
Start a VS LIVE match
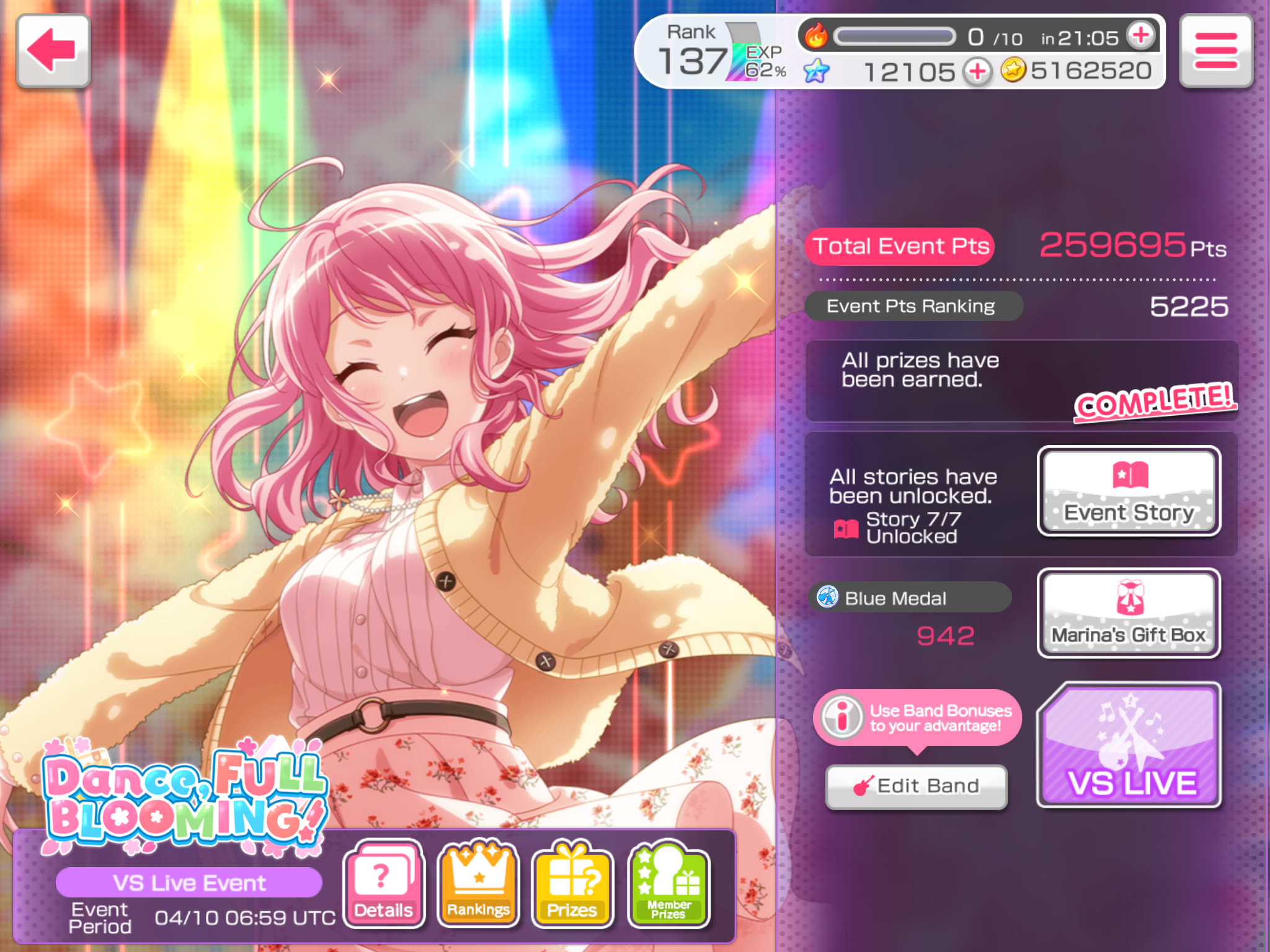pyautogui.click(x=1130, y=745)
